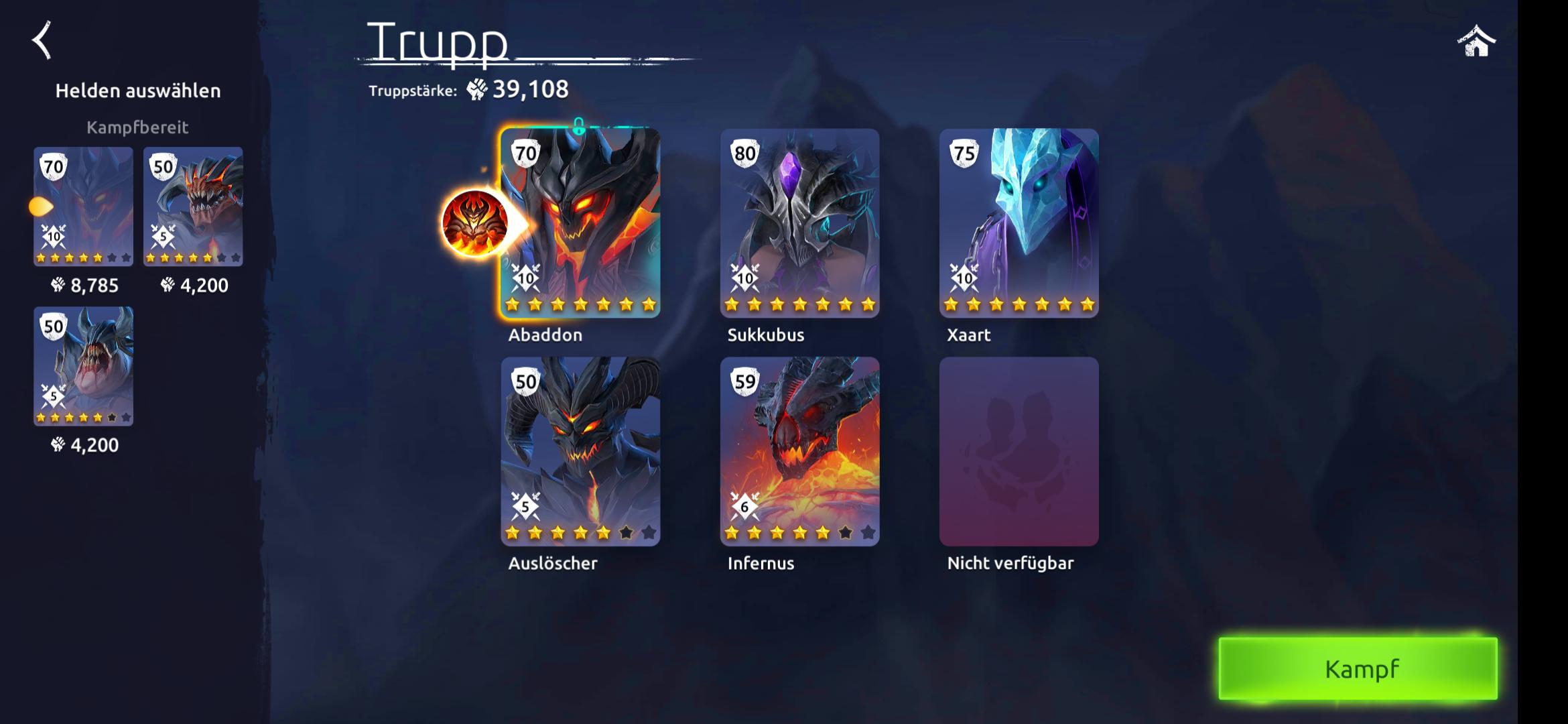
Task: Click the Trupp title heading
Action: pyautogui.click(x=437, y=42)
